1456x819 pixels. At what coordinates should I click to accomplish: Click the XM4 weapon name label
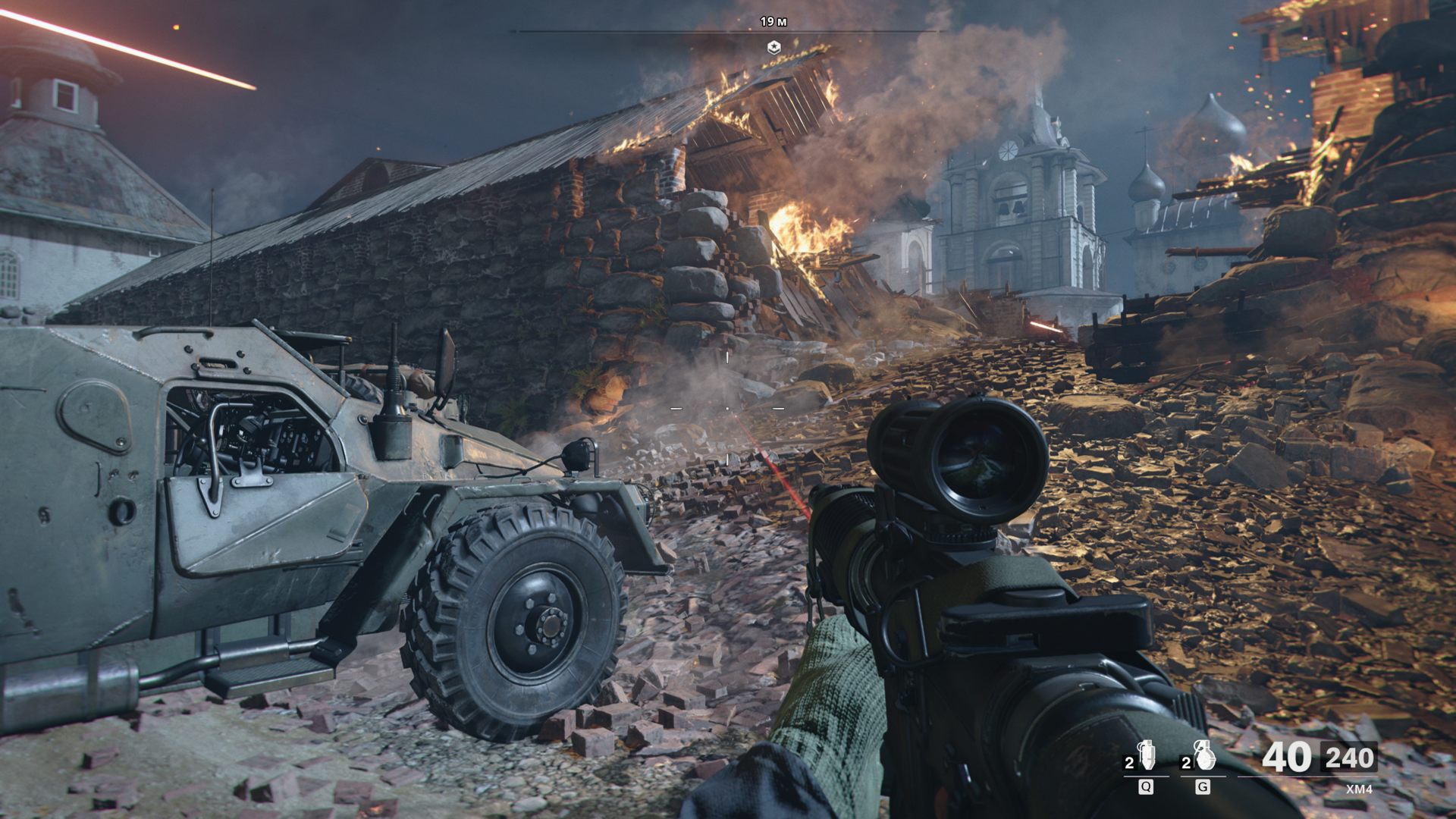1359,789
